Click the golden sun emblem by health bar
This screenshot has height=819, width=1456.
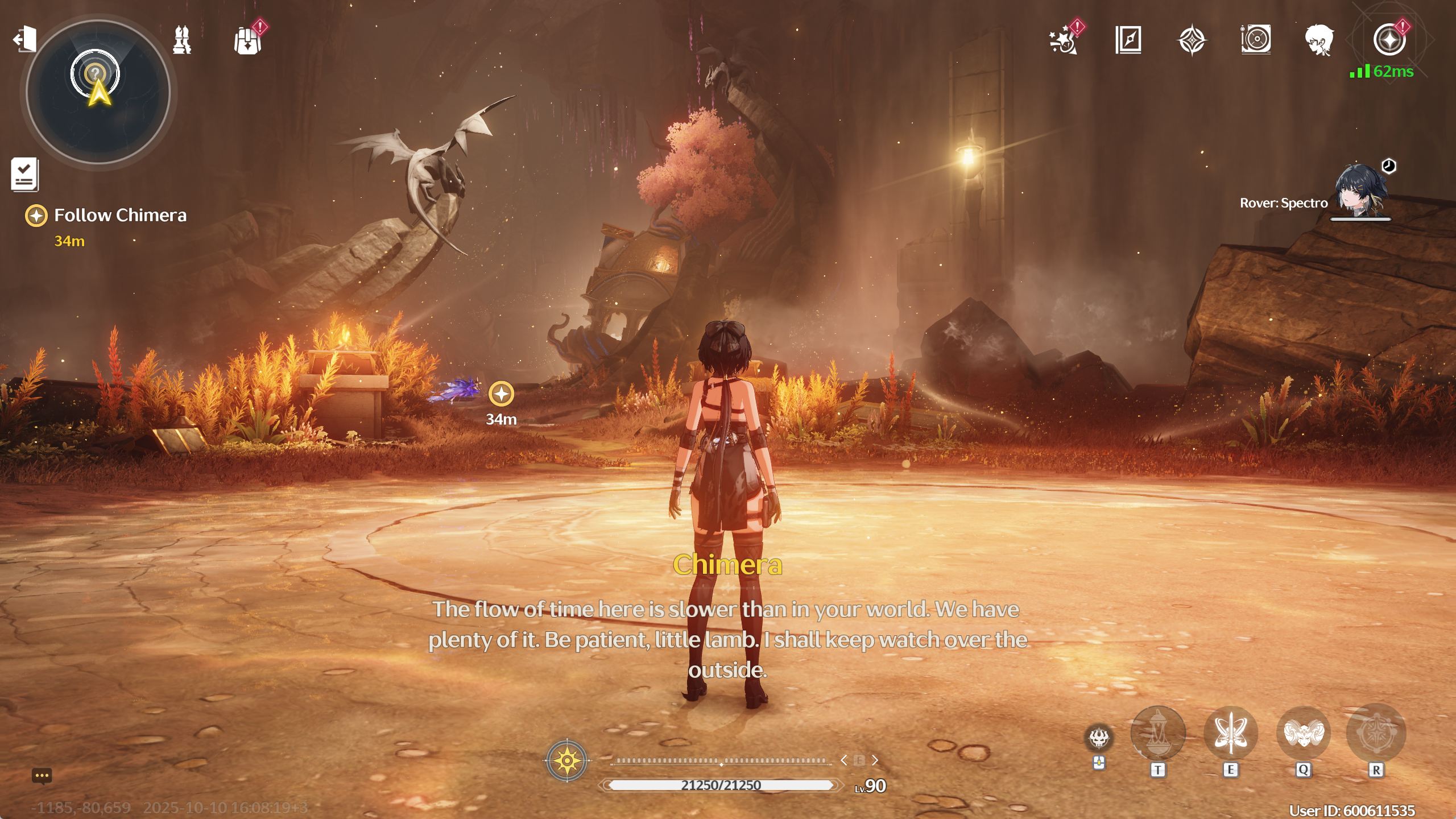pos(567,760)
